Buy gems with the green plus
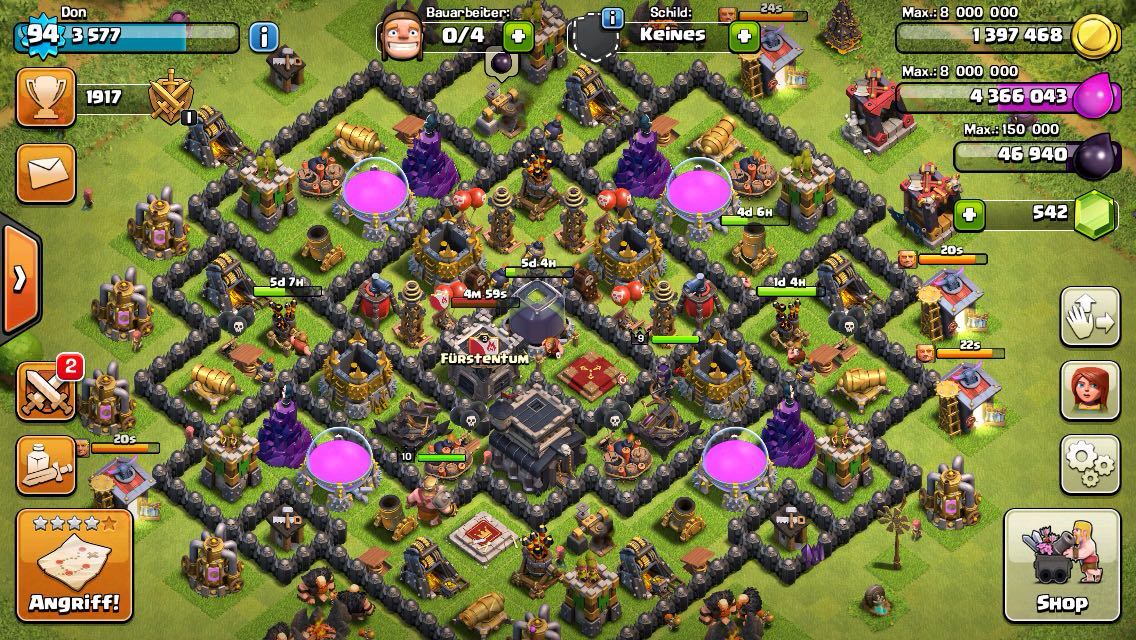Image resolution: width=1136 pixels, height=640 pixels. (x=968, y=214)
